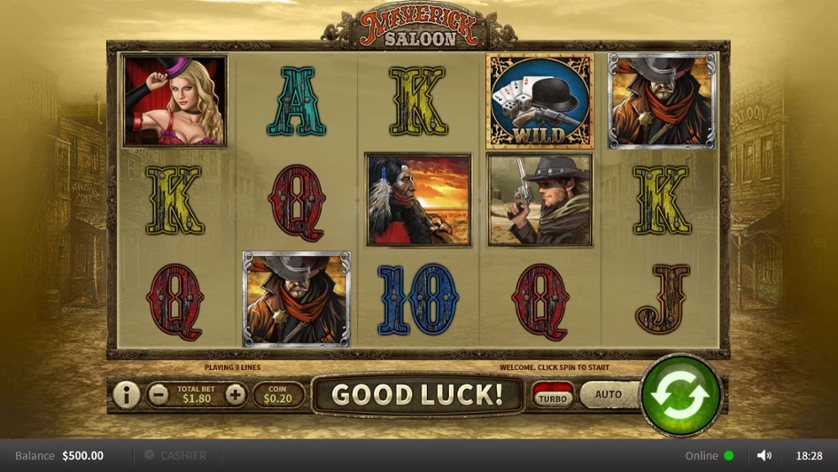Viewport: 838px width, 472px height.
Task: Change the coin value
Action: (278, 394)
